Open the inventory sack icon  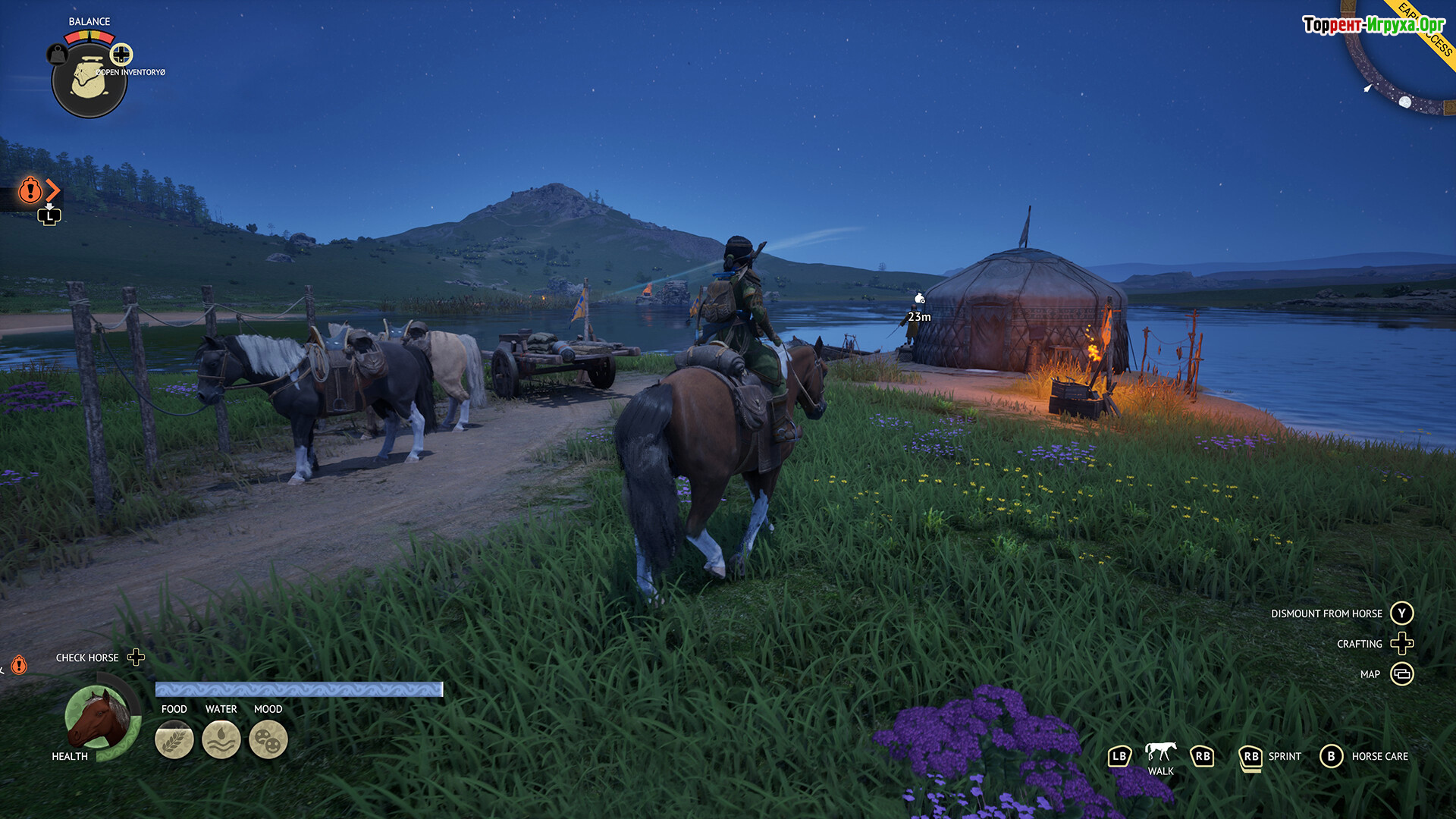coord(89,80)
